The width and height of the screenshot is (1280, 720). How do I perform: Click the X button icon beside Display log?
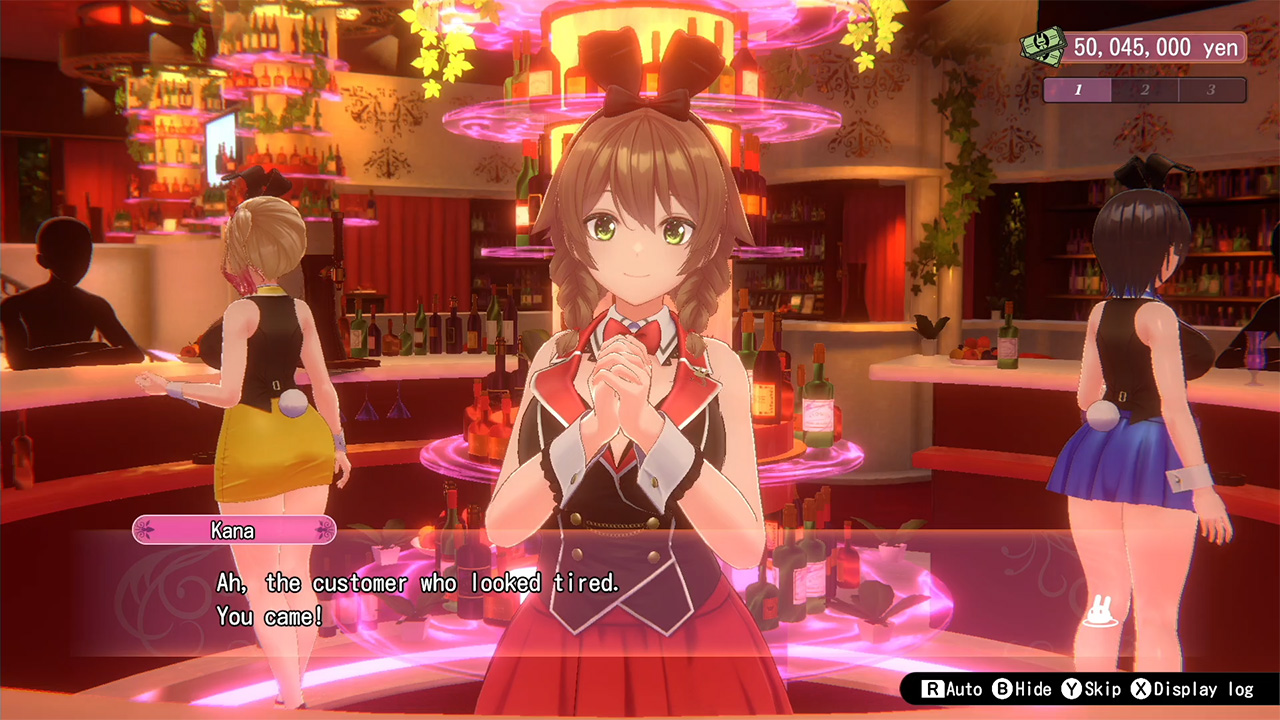point(1141,688)
